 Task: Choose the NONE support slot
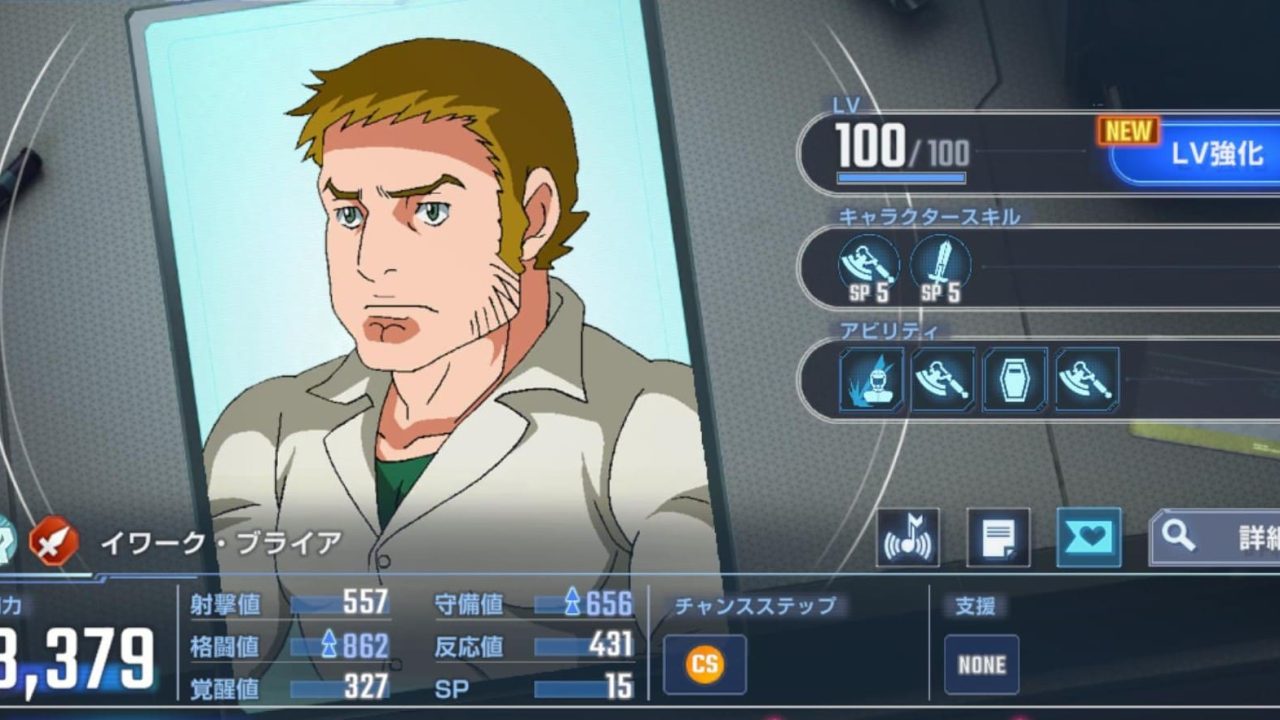(981, 665)
